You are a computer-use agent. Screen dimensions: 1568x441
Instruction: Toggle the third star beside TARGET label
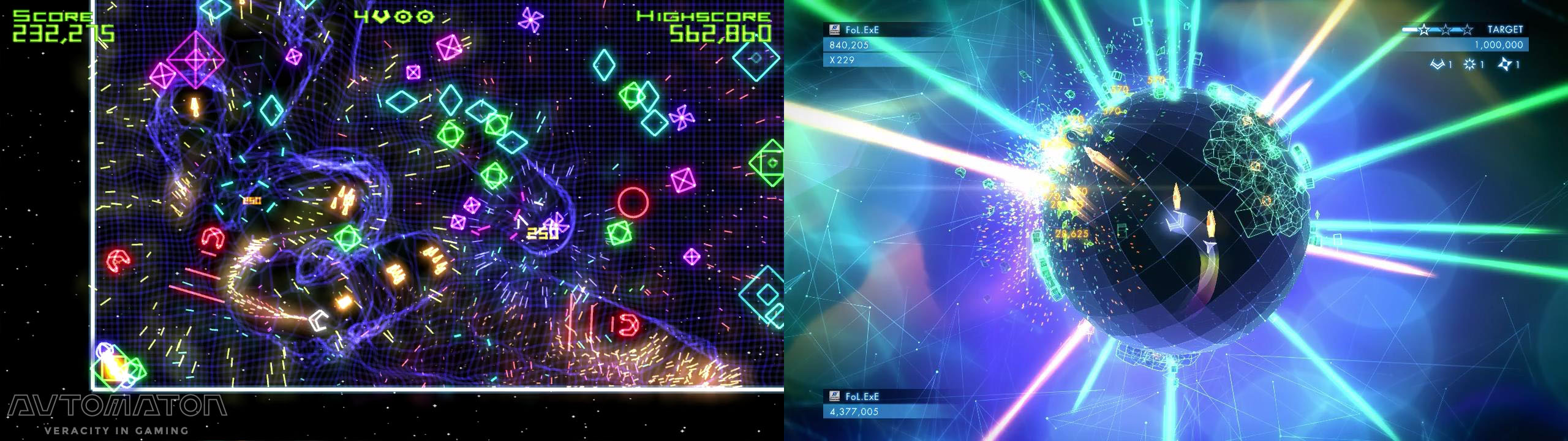point(1467,29)
